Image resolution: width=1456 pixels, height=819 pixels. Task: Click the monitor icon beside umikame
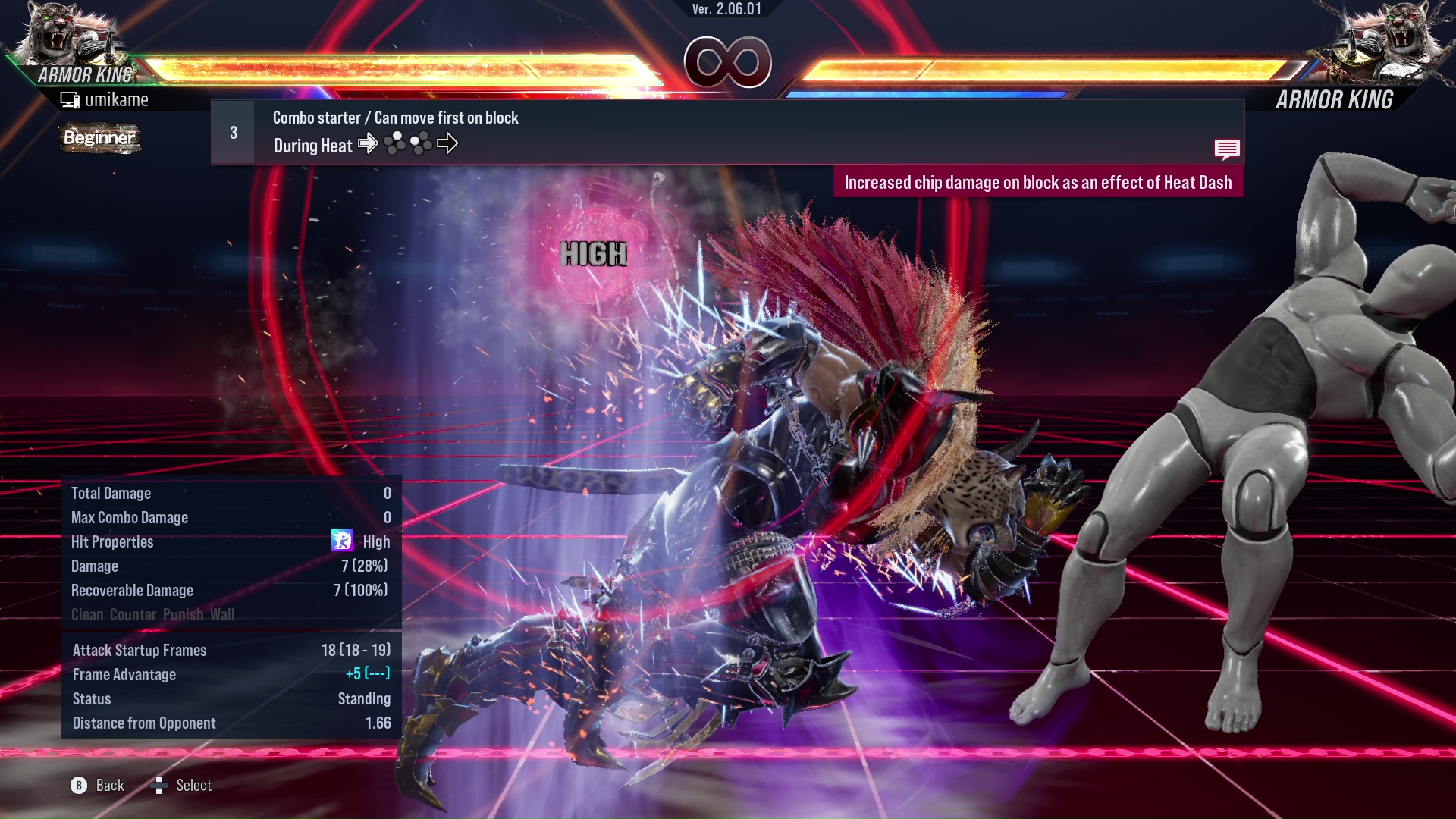tap(70, 99)
